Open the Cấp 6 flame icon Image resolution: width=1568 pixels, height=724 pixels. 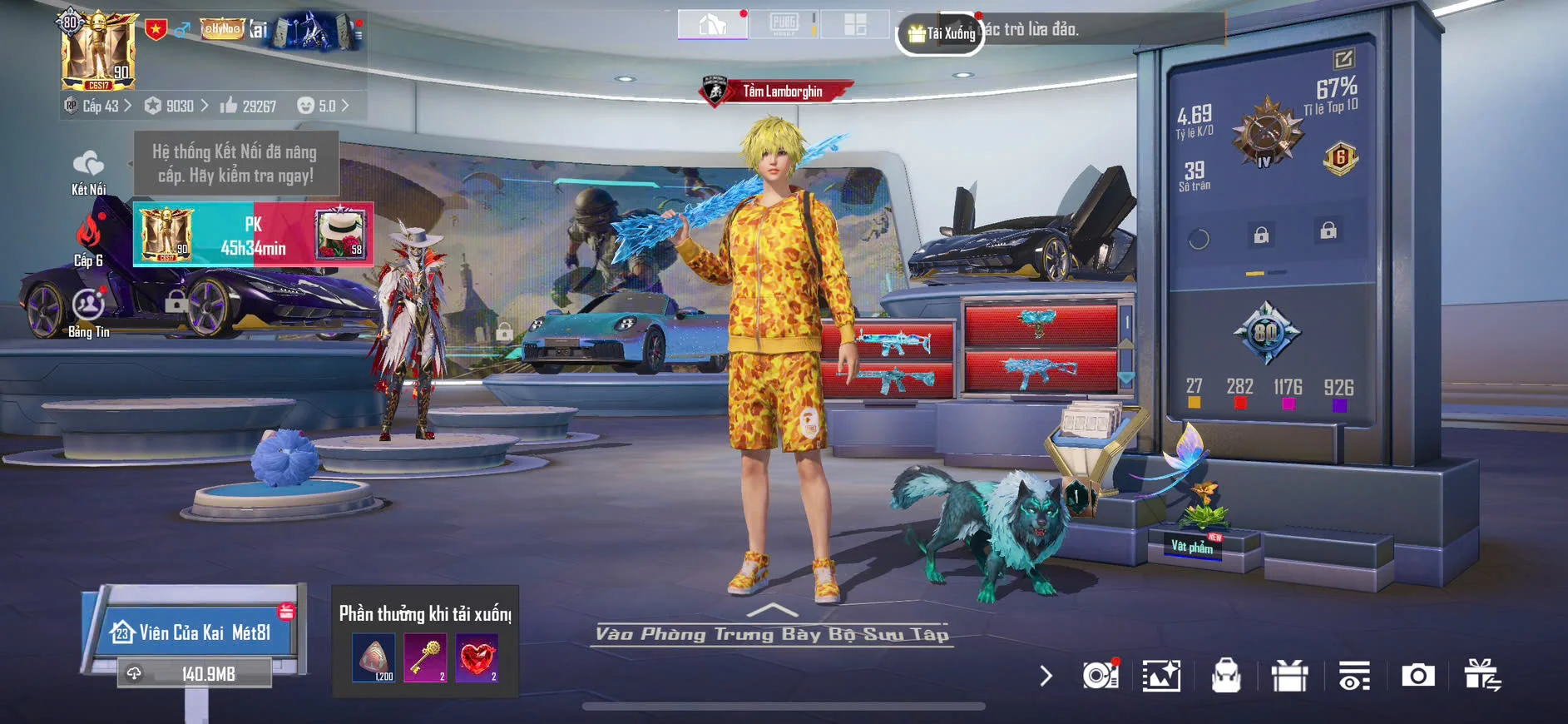(x=88, y=240)
